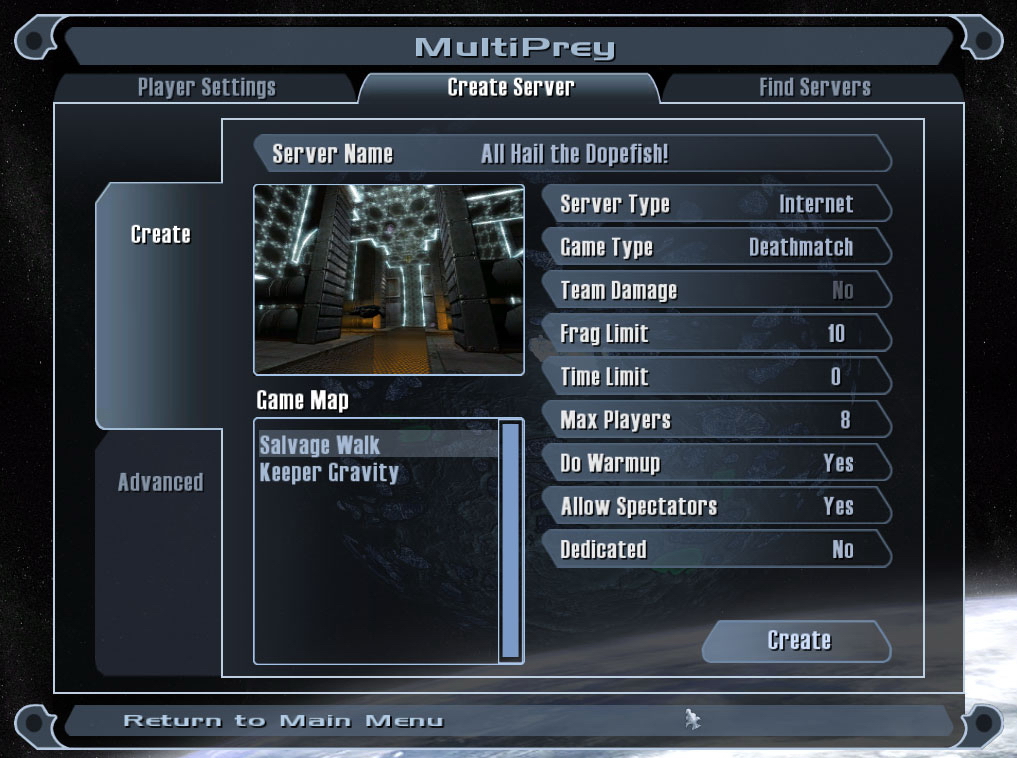
Task: Choose the Salvage Walk map
Action: [320, 445]
